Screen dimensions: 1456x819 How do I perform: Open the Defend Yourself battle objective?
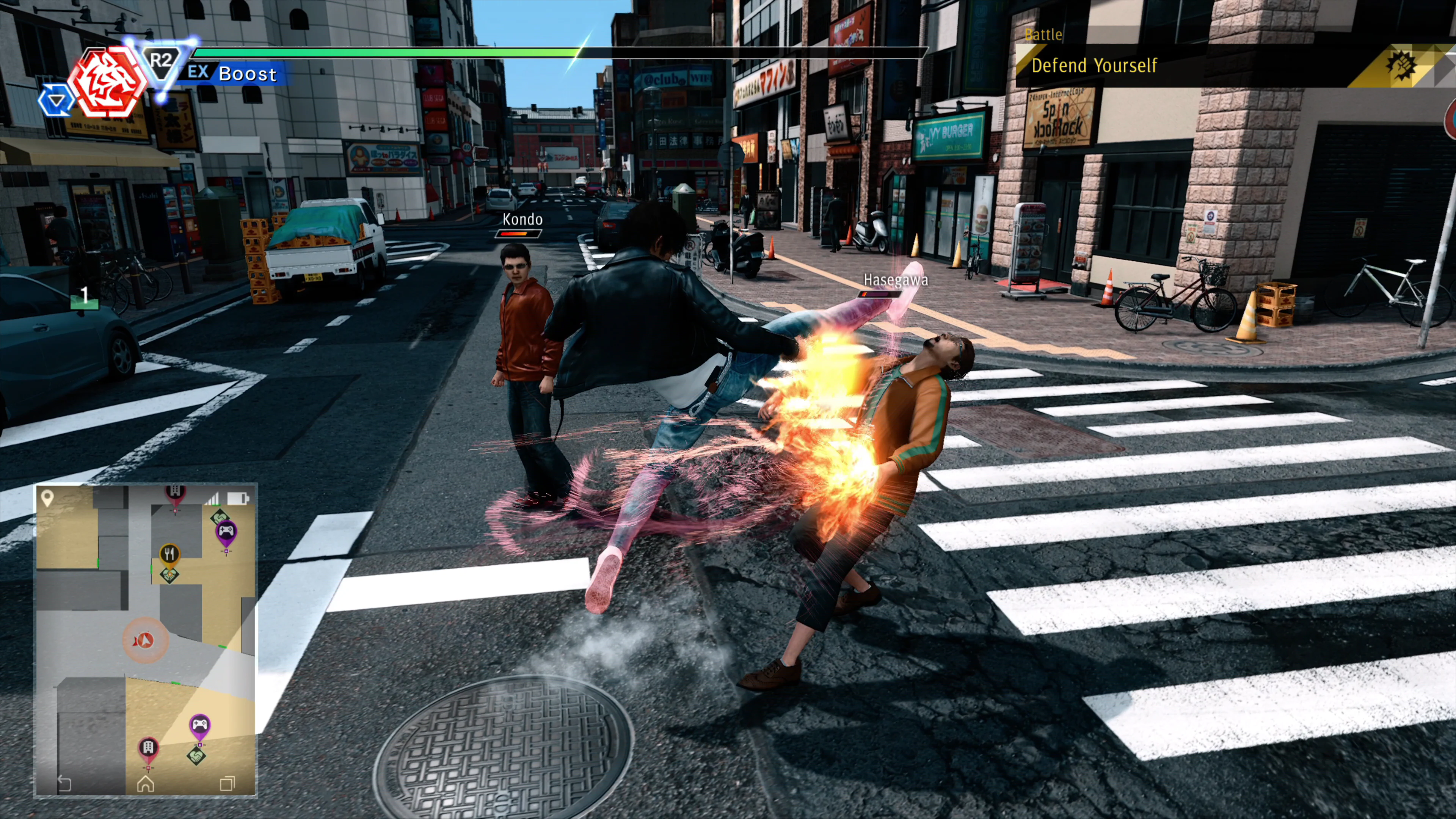click(1094, 66)
